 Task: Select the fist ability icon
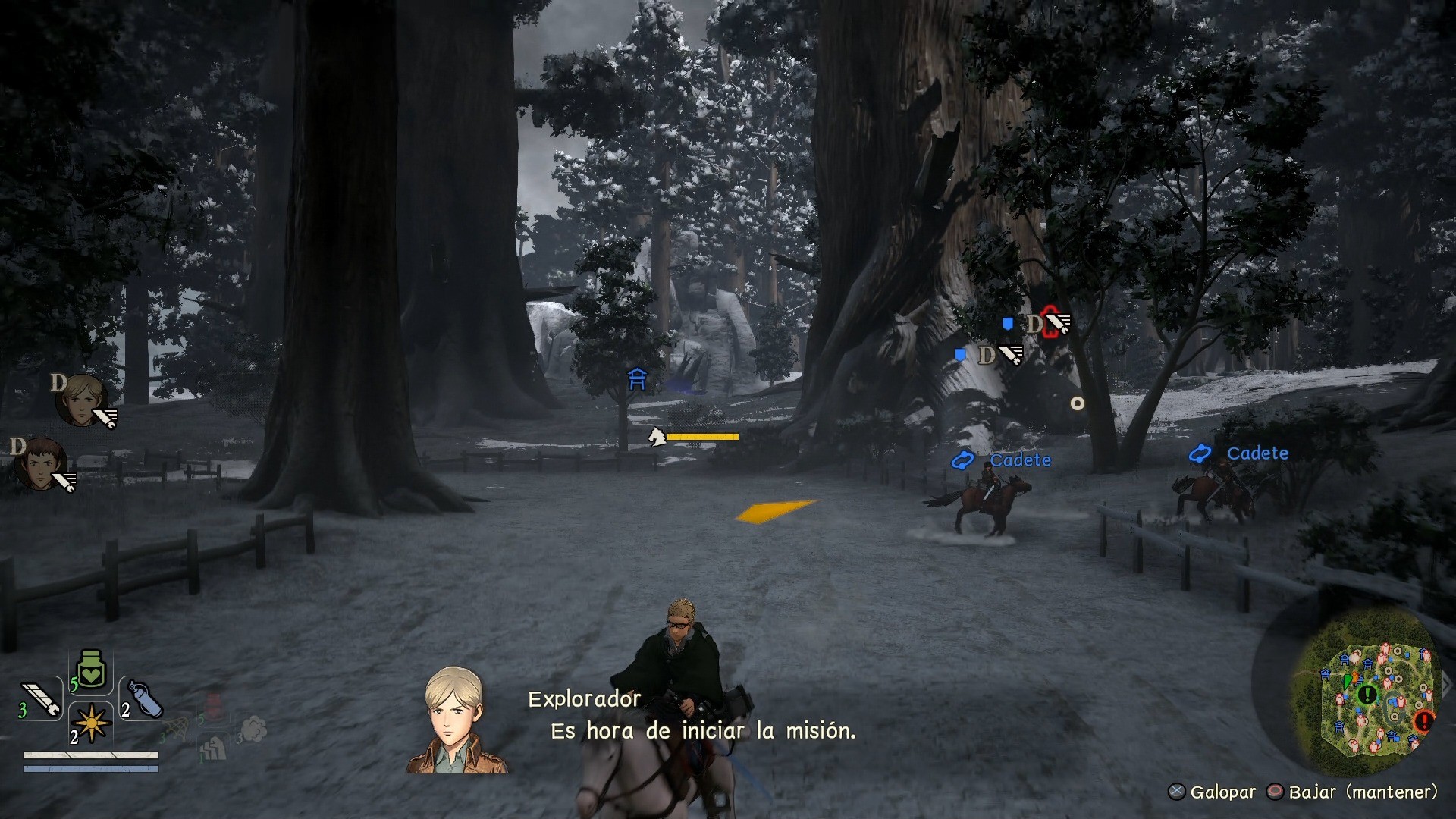(x=214, y=749)
